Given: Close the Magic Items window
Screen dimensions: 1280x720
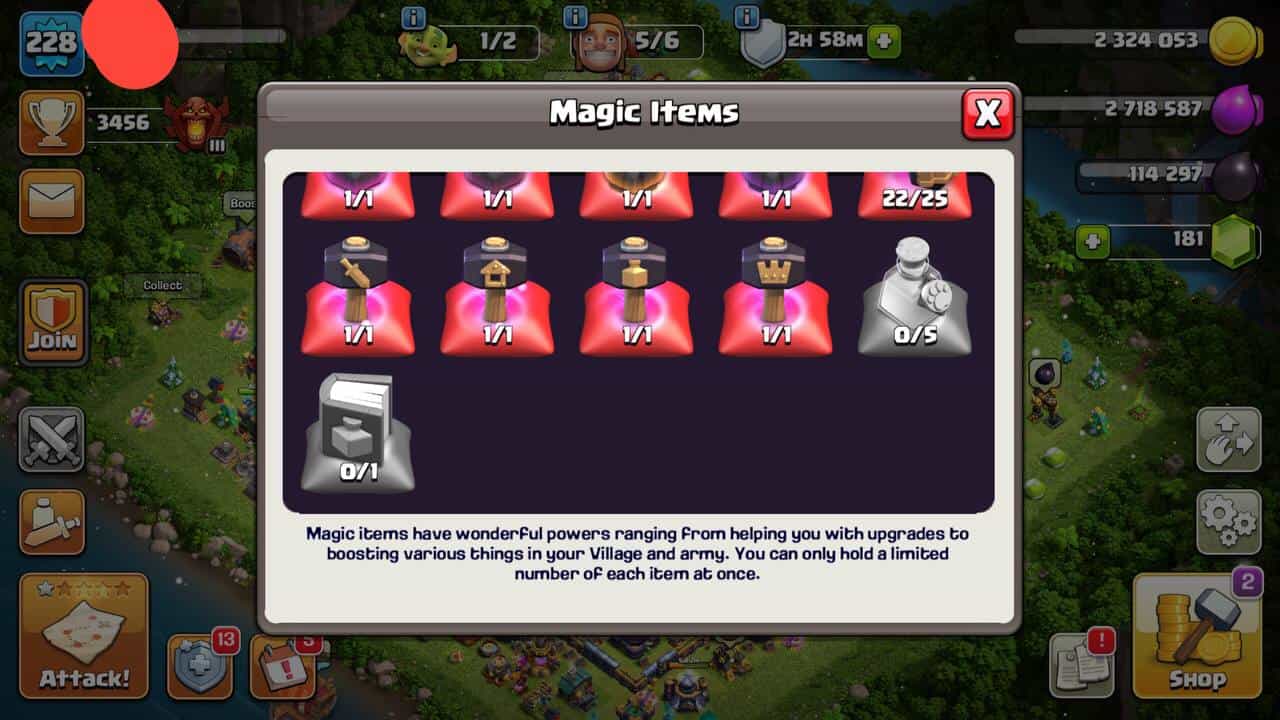Looking at the screenshot, I should tap(987, 114).
